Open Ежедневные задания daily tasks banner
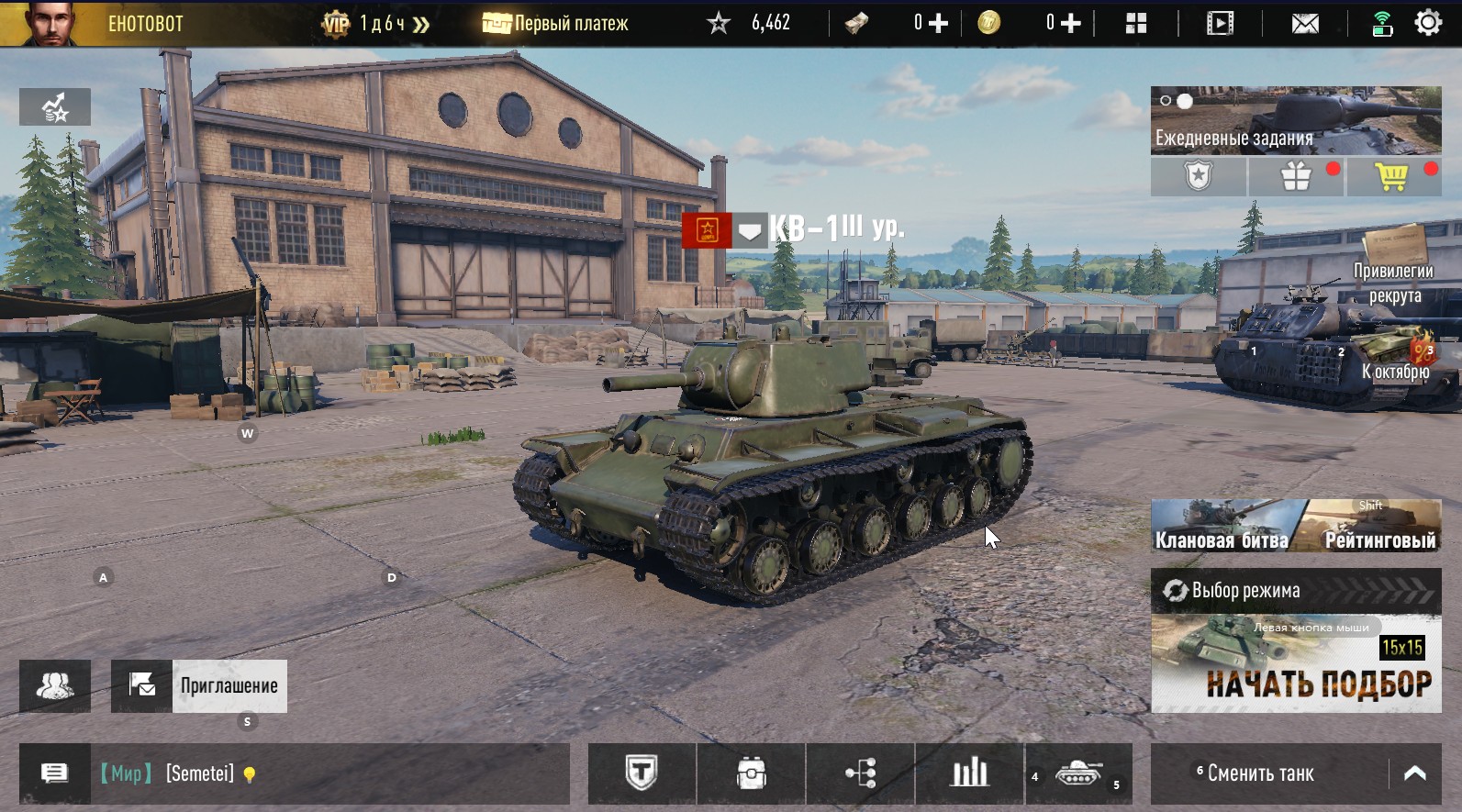 (1295, 120)
